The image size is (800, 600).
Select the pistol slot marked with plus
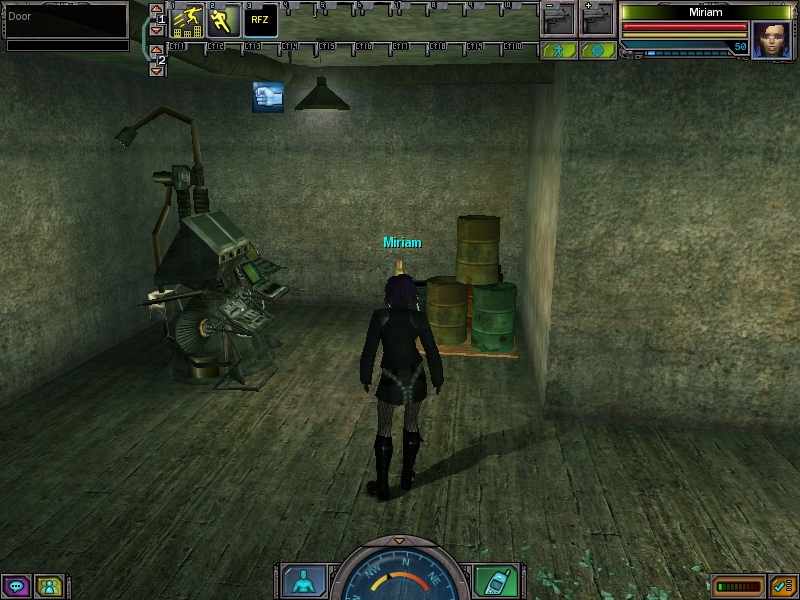click(x=597, y=20)
